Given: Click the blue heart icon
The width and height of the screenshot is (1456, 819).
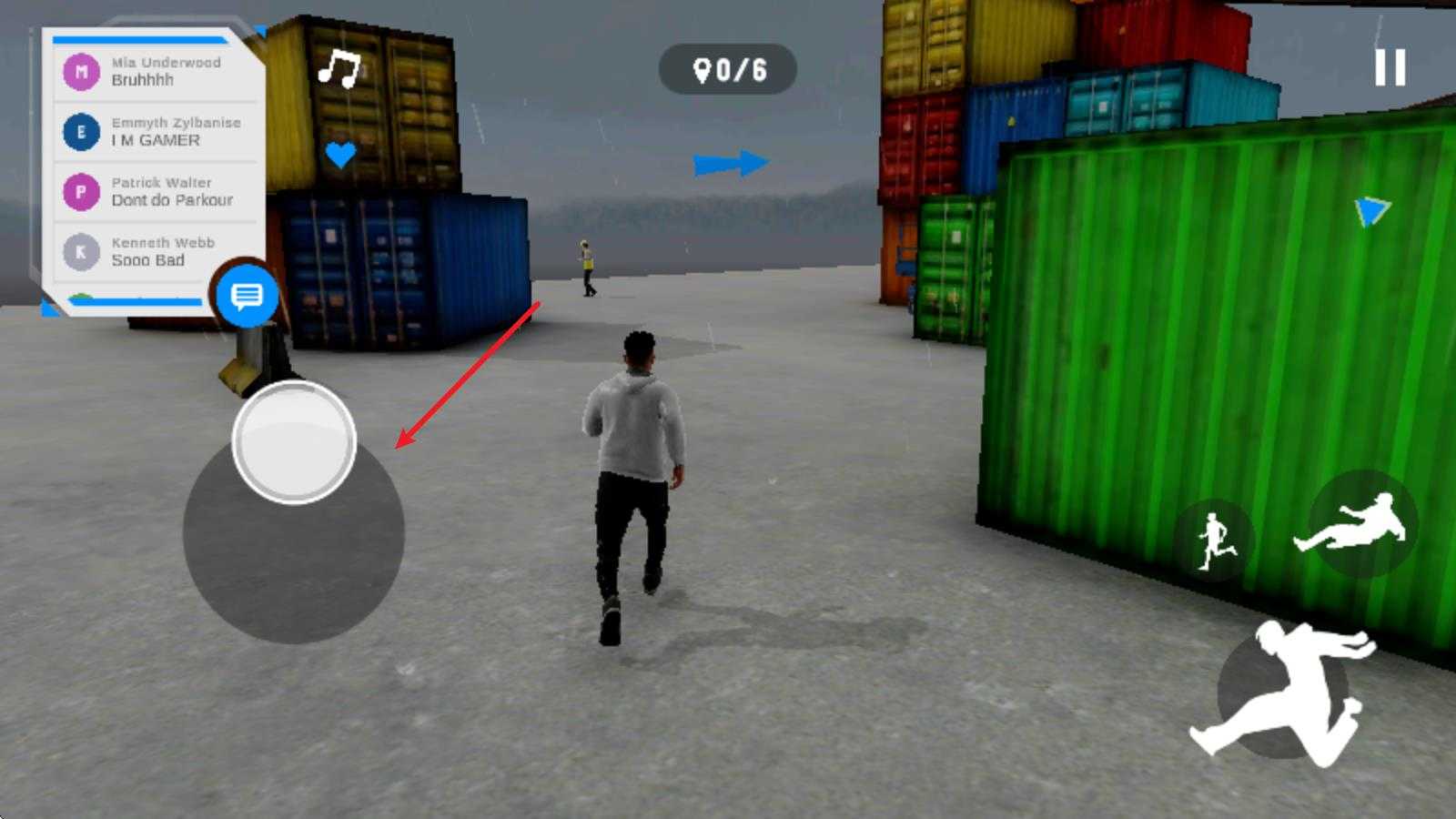Looking at the screenshot, I should [x=340, y=155].
